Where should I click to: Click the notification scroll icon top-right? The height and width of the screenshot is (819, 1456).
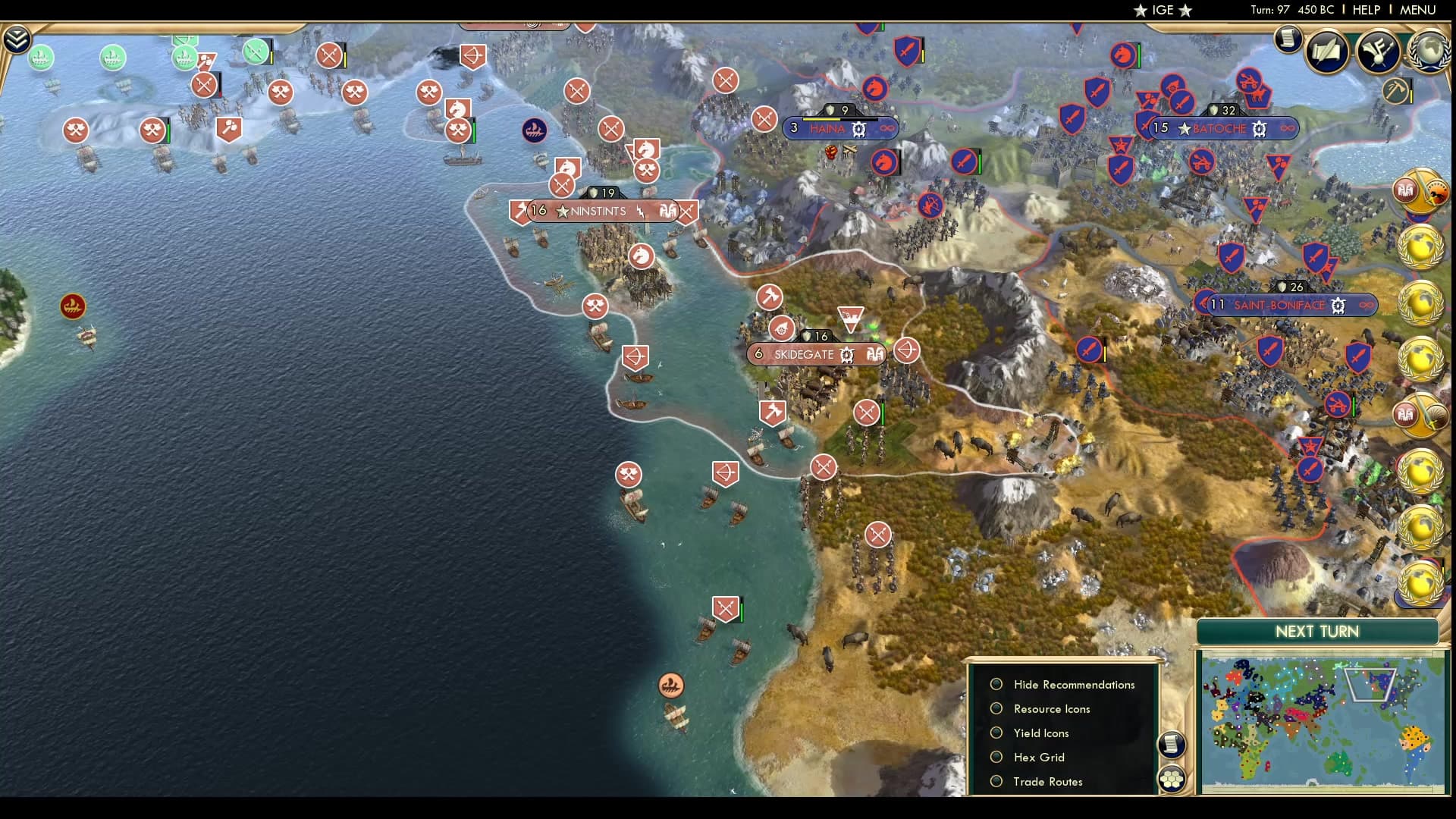point(1288,39)
